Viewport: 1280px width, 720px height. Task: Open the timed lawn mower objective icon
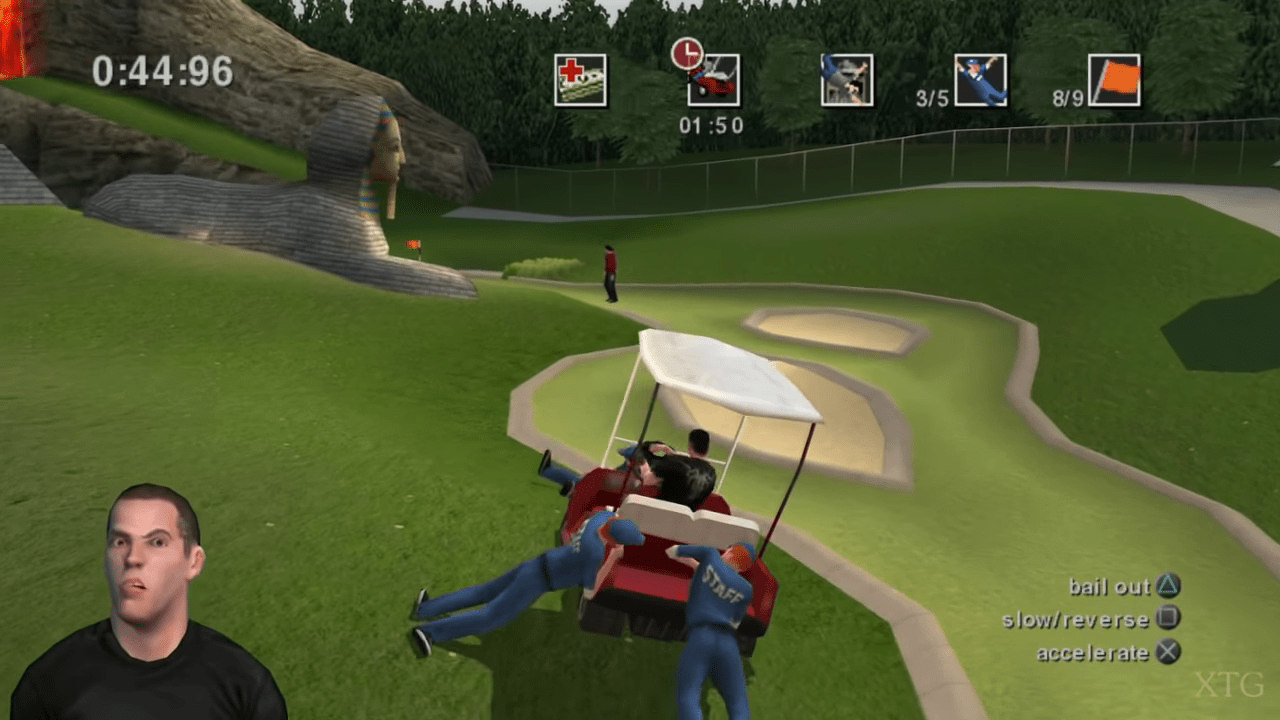tap(713, 80)
